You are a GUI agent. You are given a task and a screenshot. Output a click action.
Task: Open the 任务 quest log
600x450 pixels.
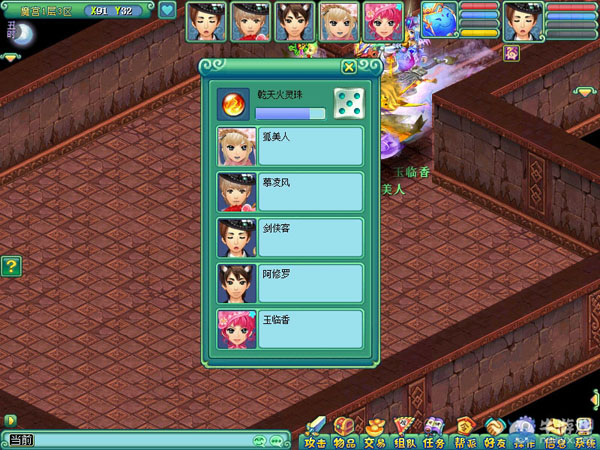[x=435, y=432]
